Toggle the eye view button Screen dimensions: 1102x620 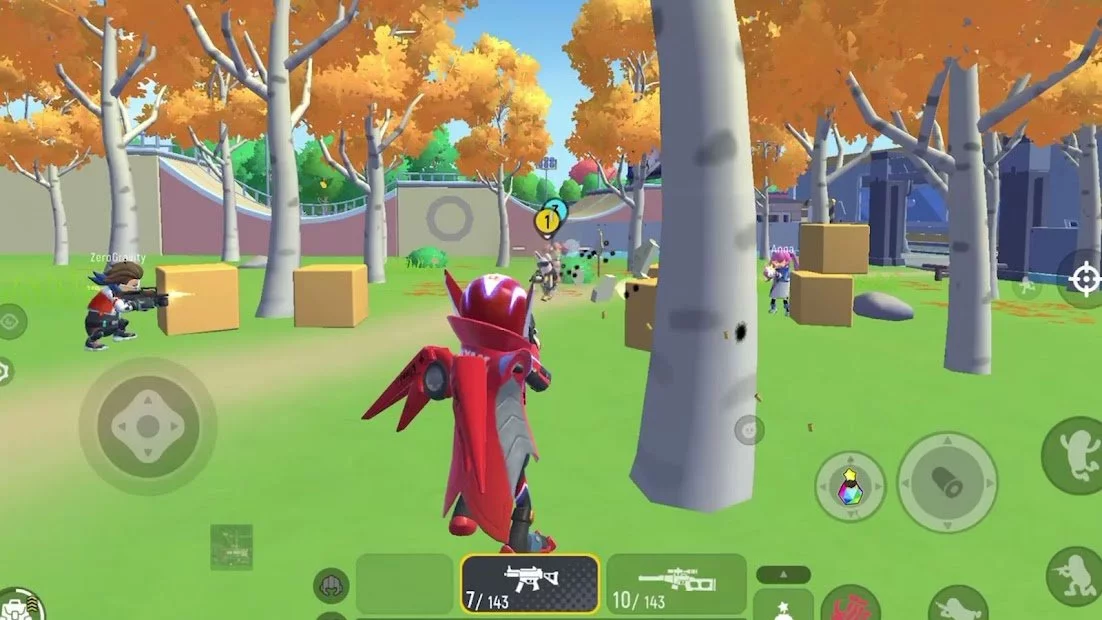point(11,322)
